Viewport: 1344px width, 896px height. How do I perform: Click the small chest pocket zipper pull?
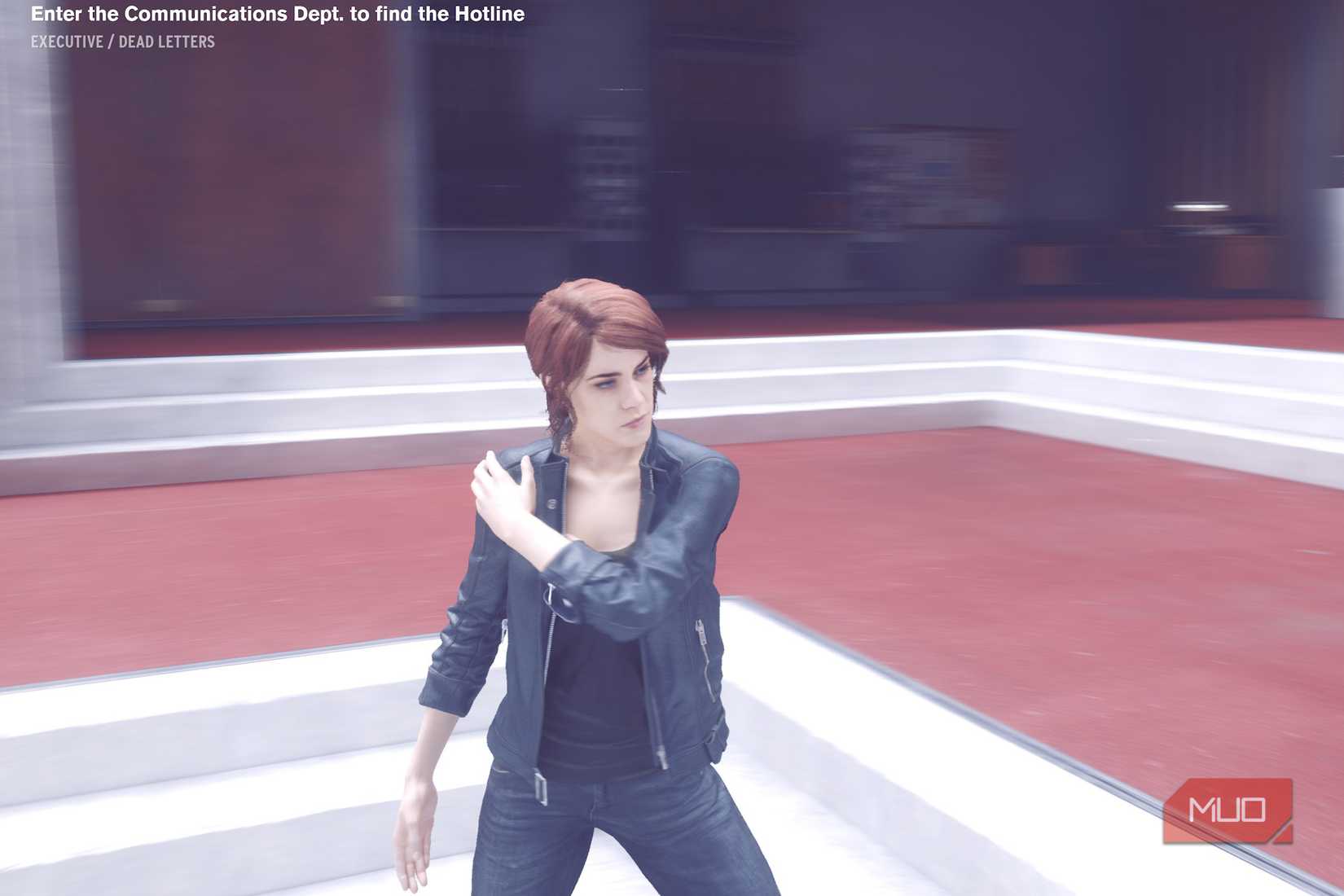pyautogui.click(x=699, y=635)
